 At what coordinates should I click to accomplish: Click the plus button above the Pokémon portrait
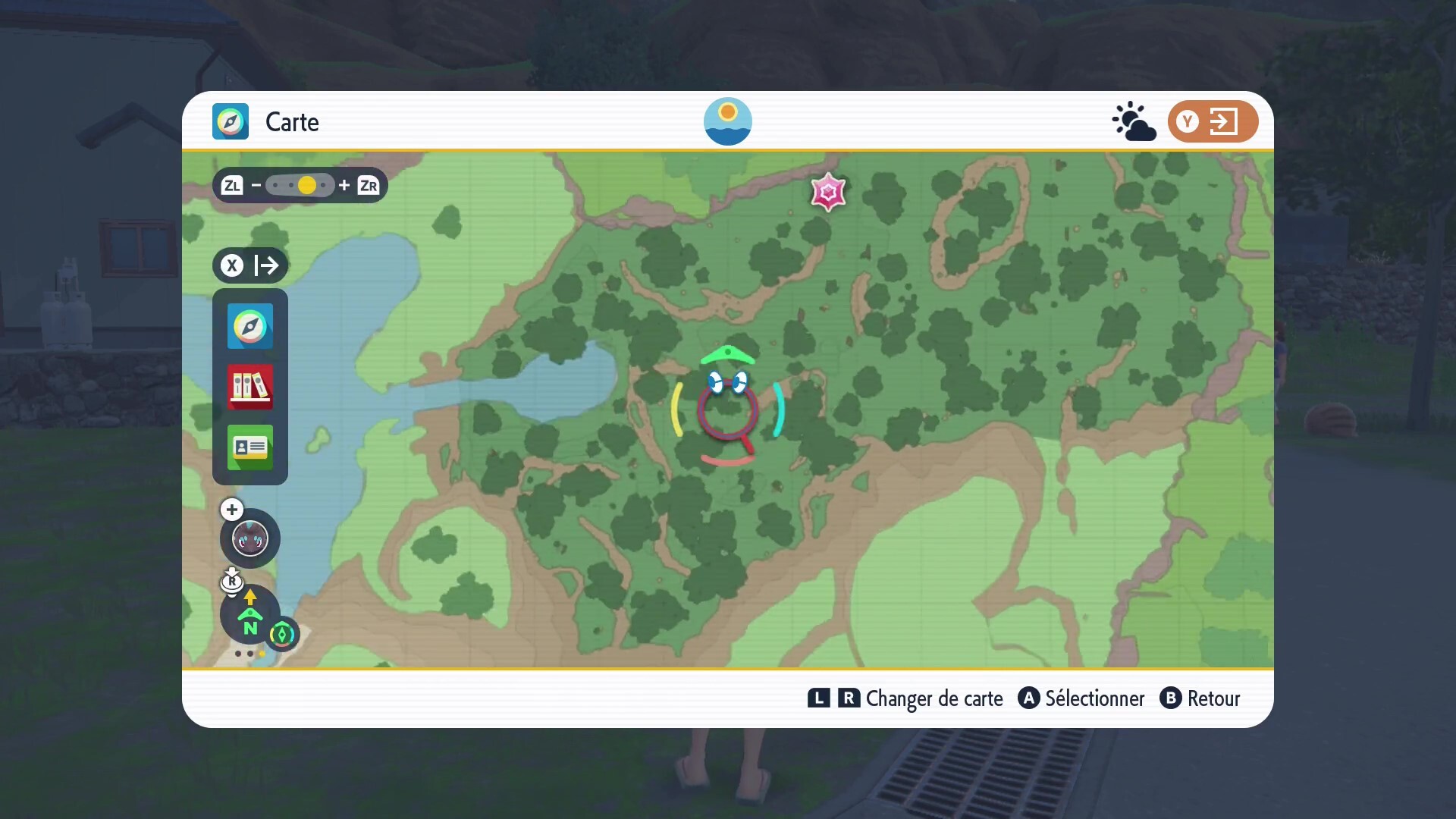click(x=231, y=510)
